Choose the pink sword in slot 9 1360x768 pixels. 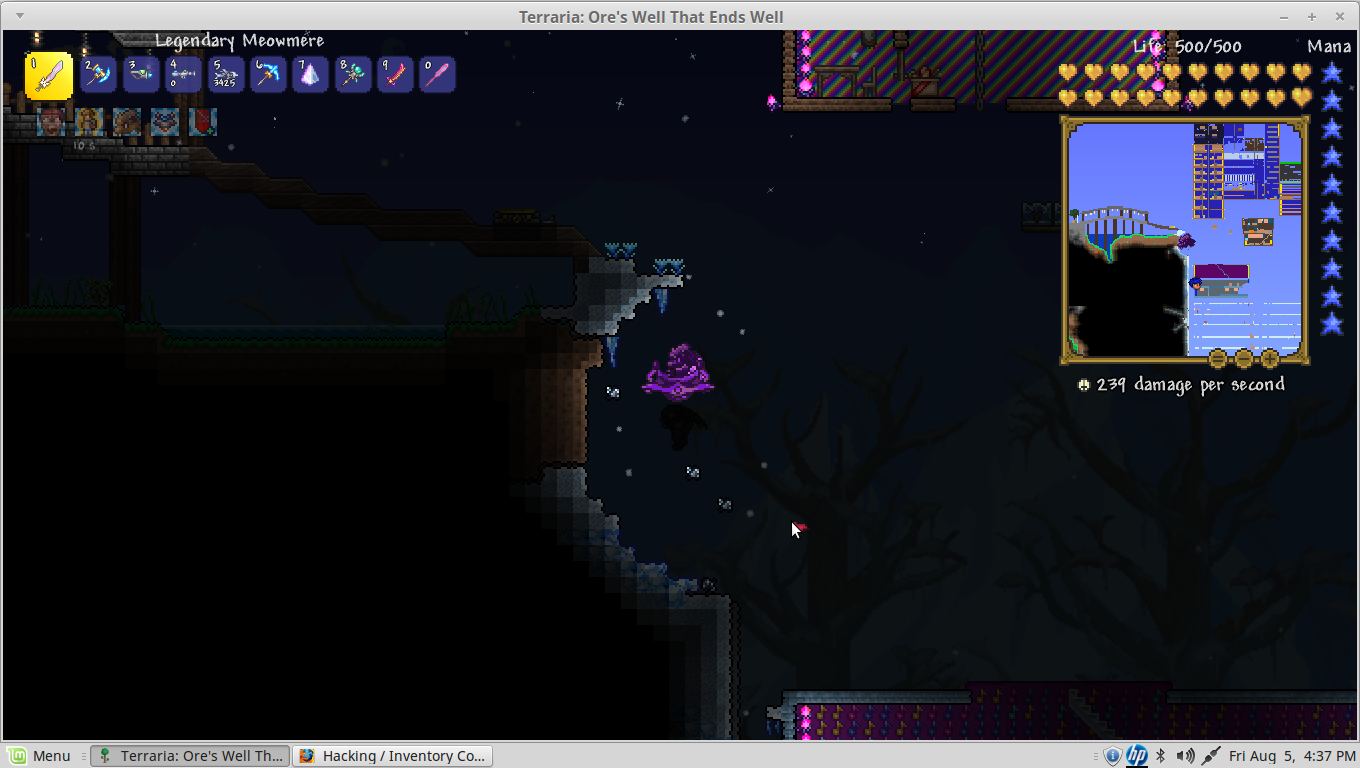click(x=395, y=75)
